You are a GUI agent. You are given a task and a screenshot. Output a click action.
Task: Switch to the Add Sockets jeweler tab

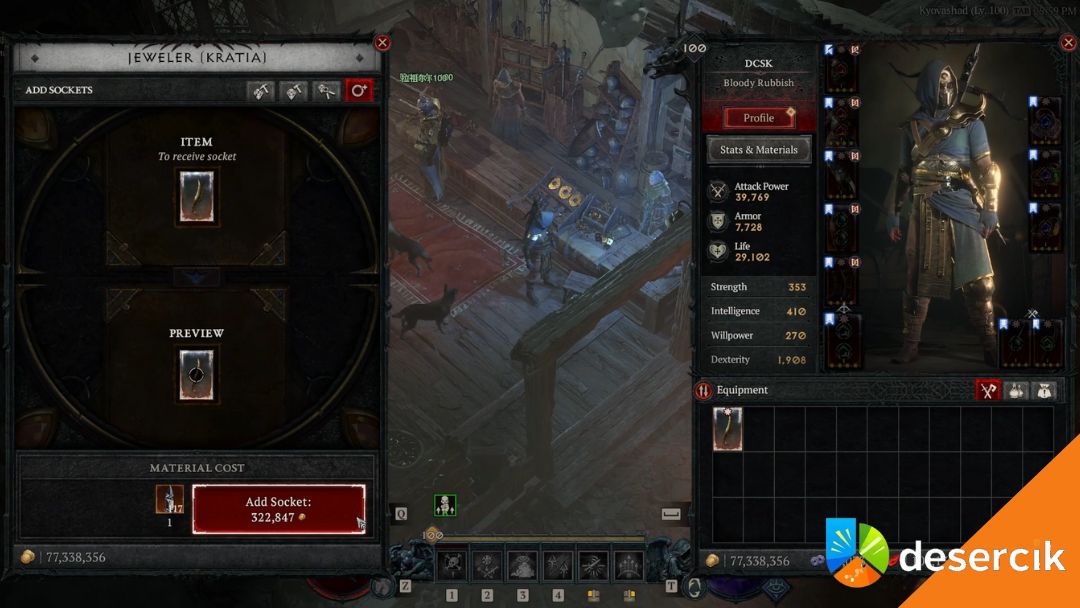[x=359, y=91]
